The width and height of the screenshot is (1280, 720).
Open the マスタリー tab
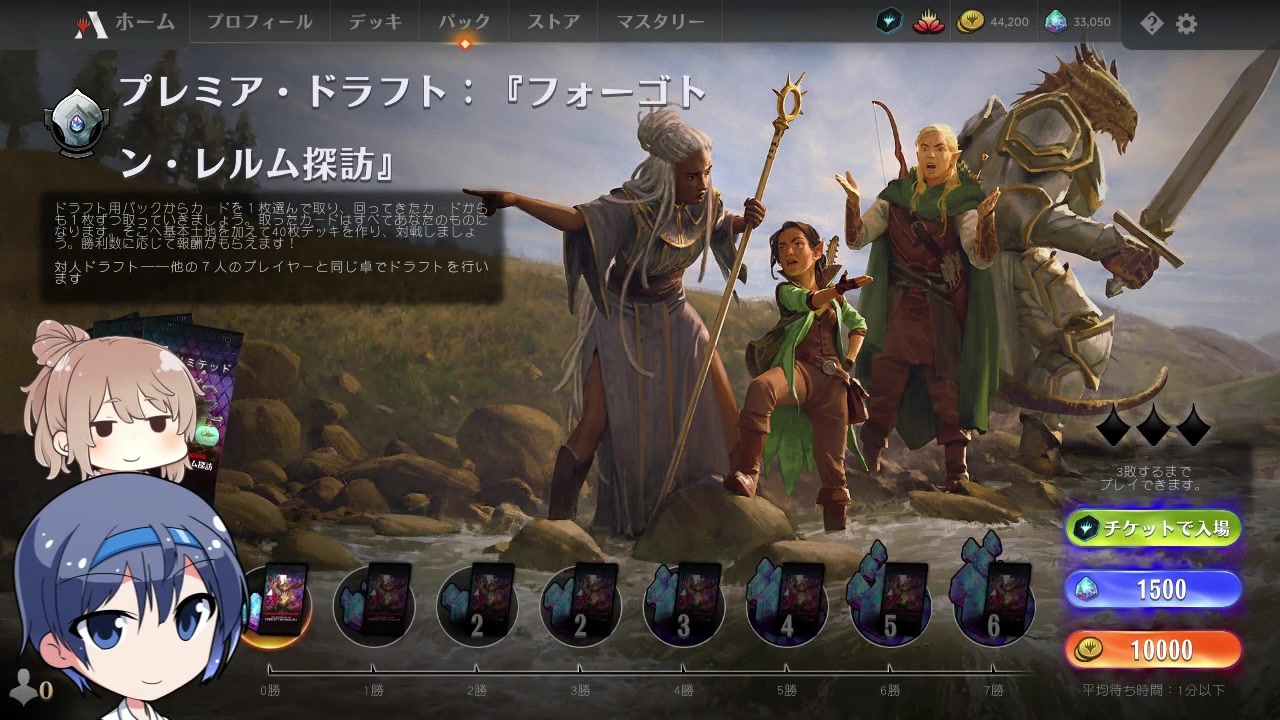(x=659, y=18)
